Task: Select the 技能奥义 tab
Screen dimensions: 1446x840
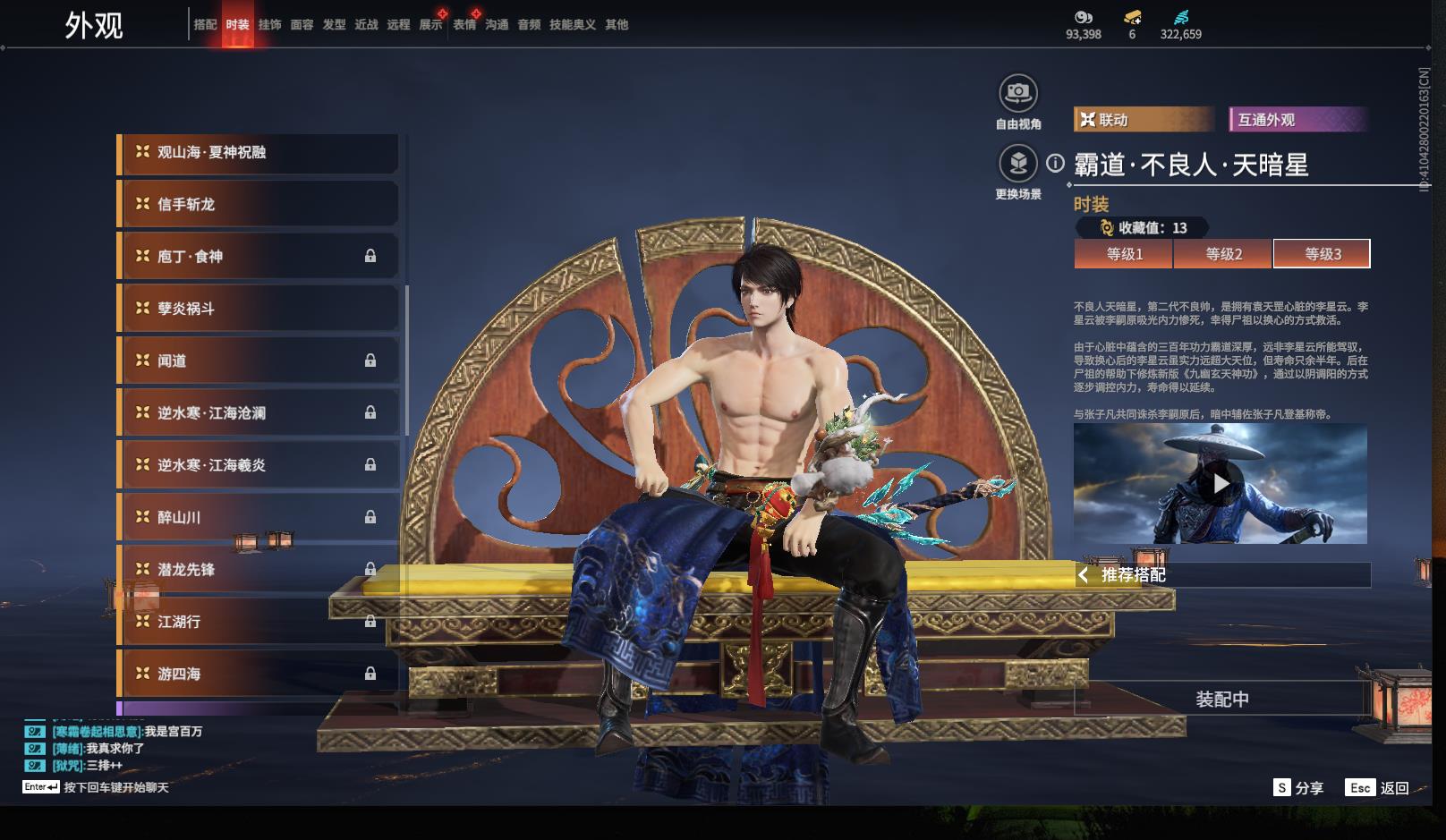Action: coord(572,25)
